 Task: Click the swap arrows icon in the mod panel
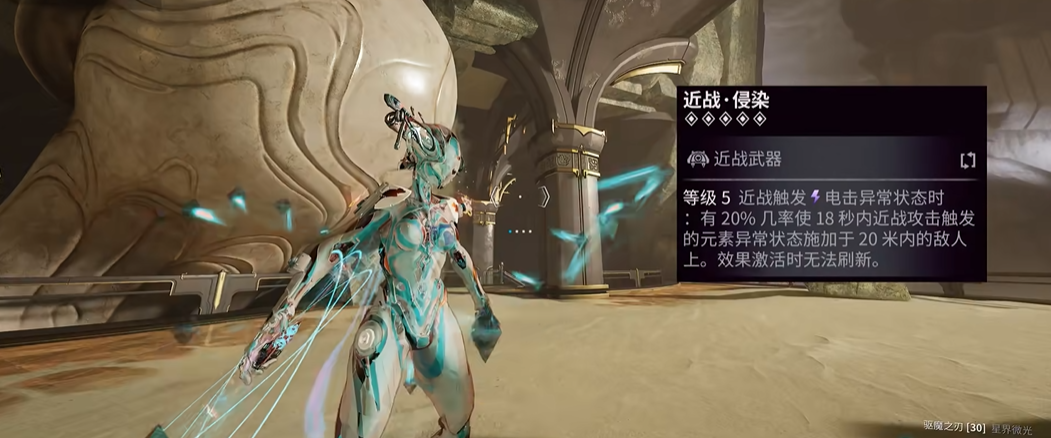(x=966, y=158)
